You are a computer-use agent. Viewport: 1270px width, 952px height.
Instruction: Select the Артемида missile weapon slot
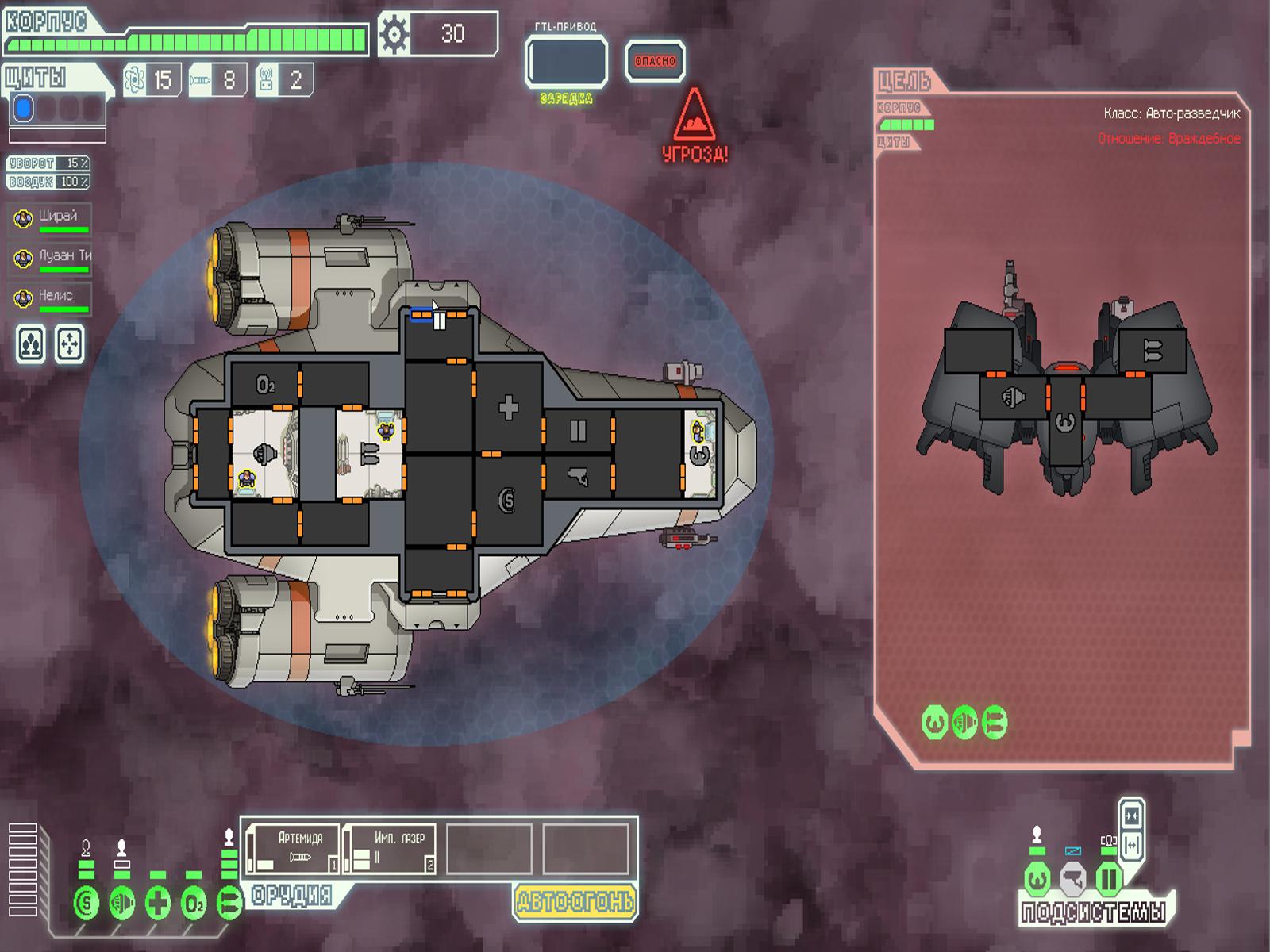[294, 849]
